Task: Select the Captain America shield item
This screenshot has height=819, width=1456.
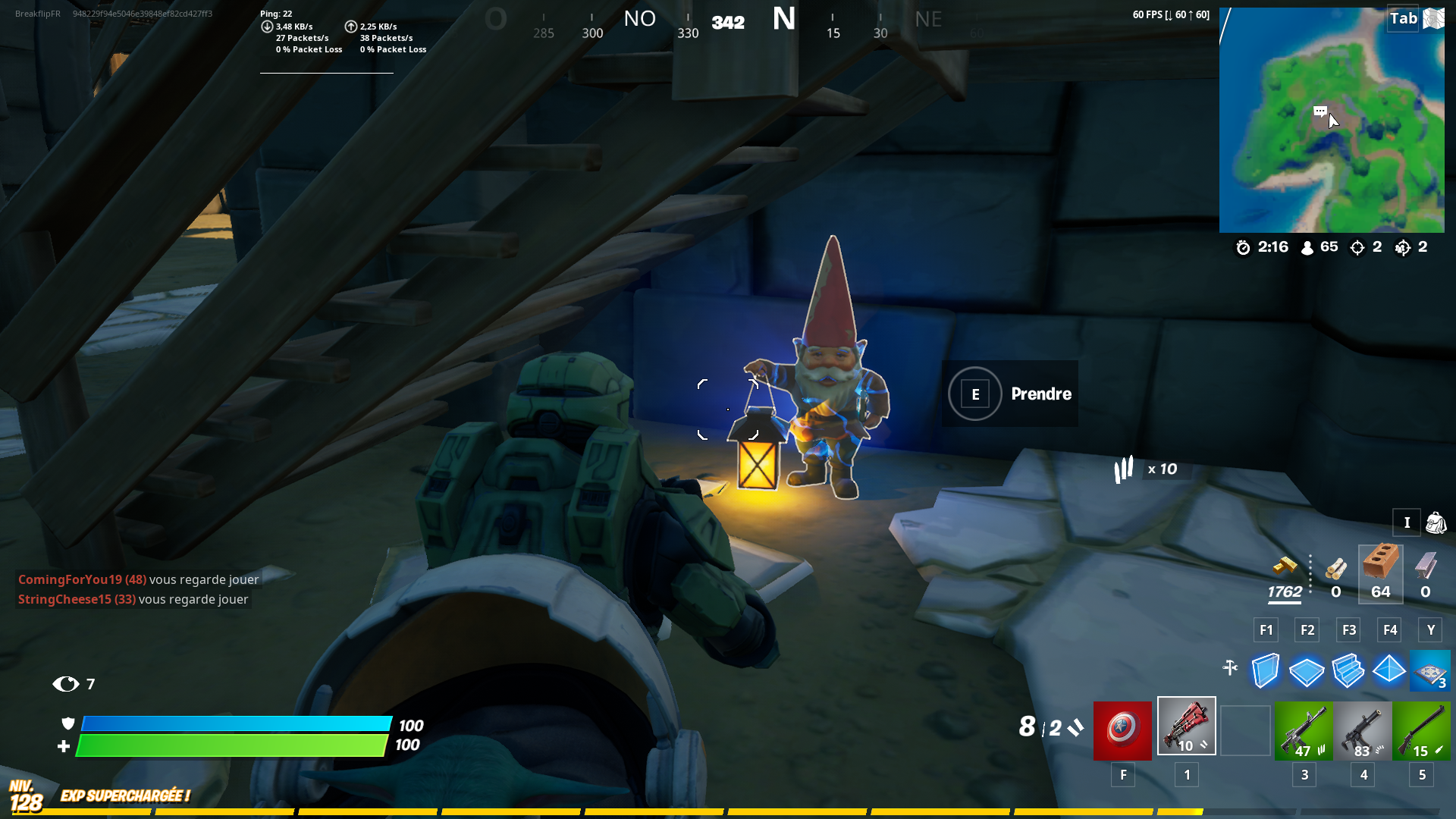Action: pos(1122,726)
